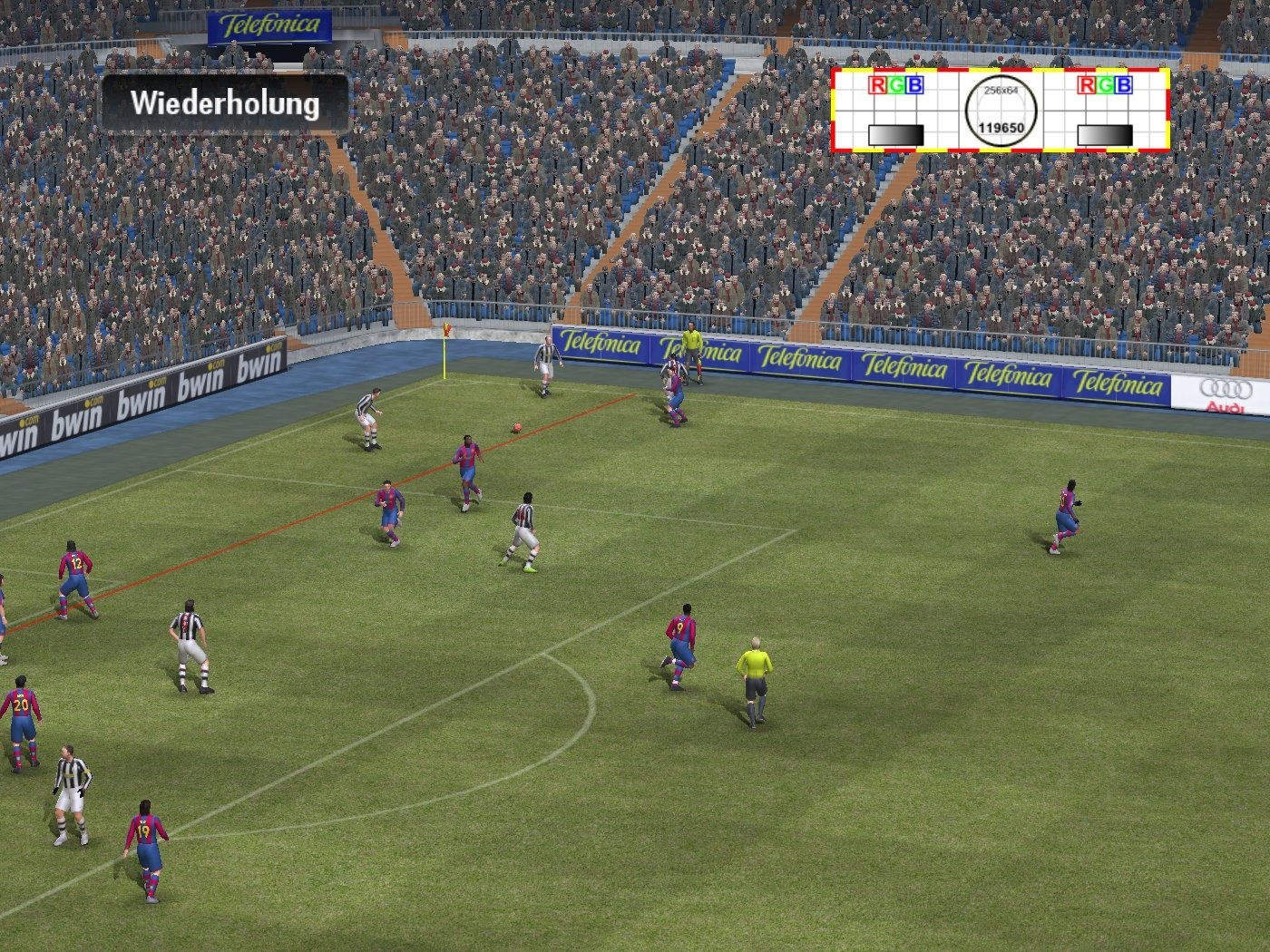
Task: Select the red R indicator in right RGB panel
Action: point(1087,83)
